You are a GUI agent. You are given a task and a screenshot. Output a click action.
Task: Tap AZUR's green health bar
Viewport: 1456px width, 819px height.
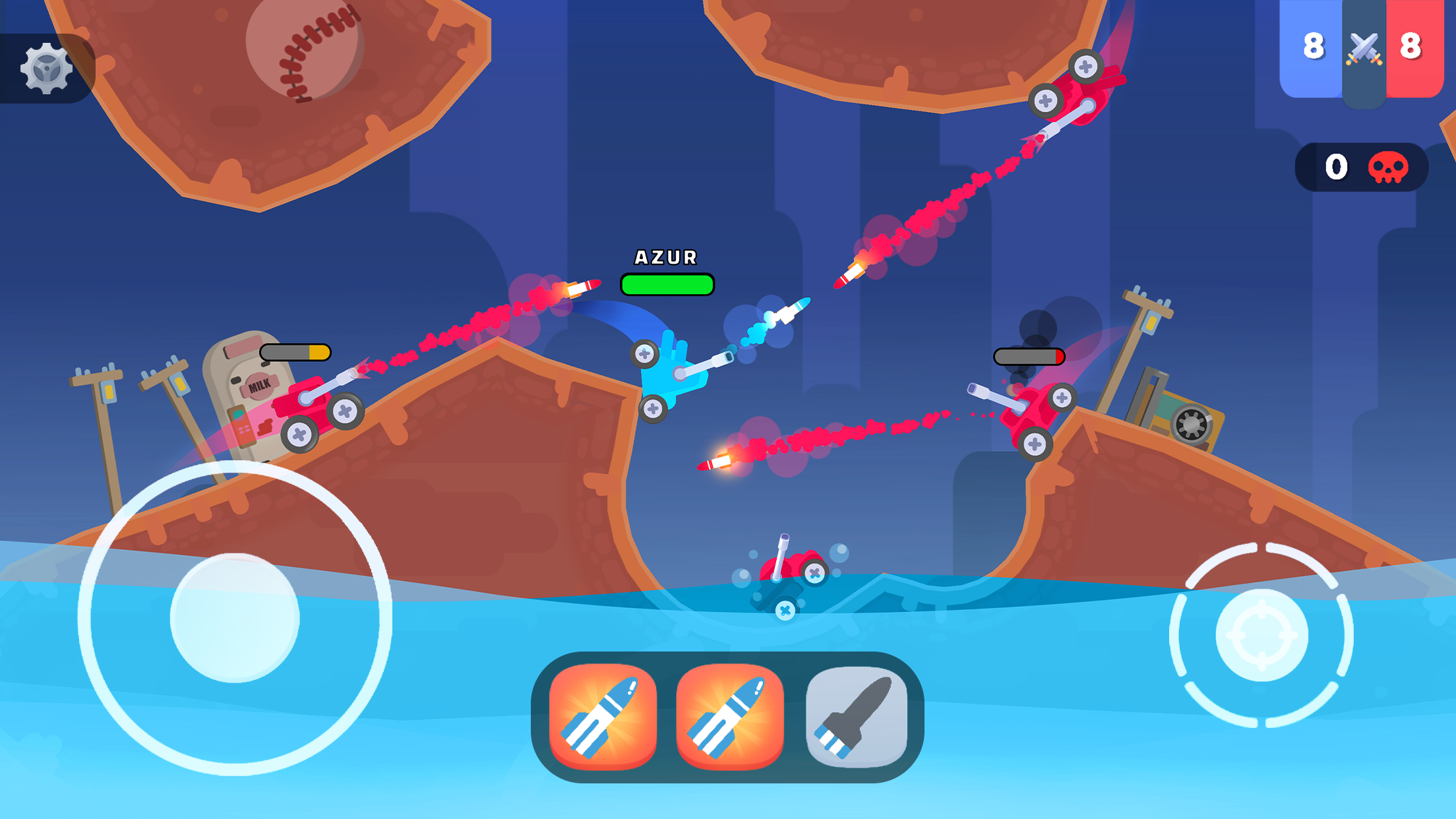tap(666, 285)
